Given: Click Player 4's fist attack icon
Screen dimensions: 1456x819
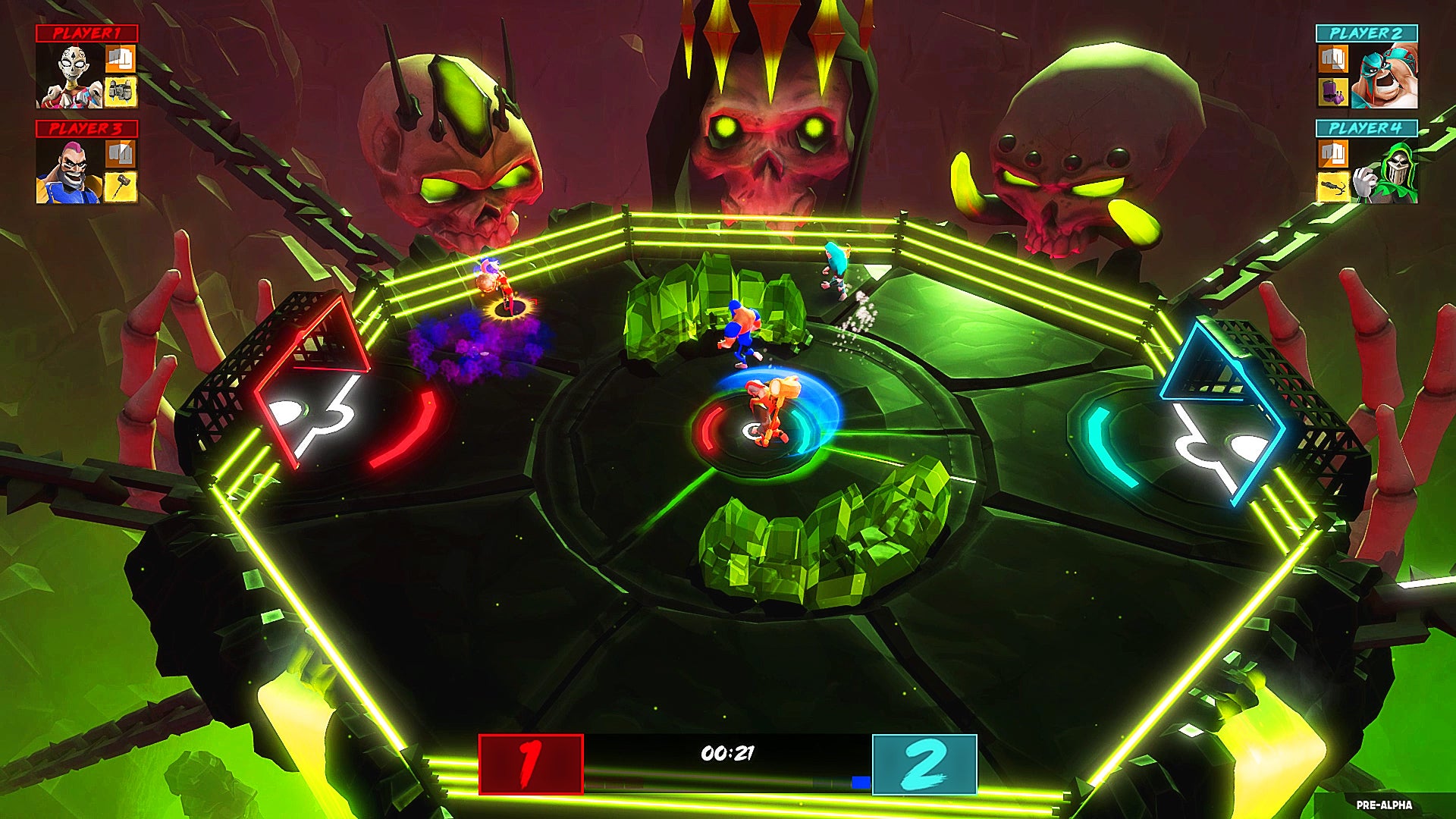Looking at the screenshot, I should (x=1332, y=154).
